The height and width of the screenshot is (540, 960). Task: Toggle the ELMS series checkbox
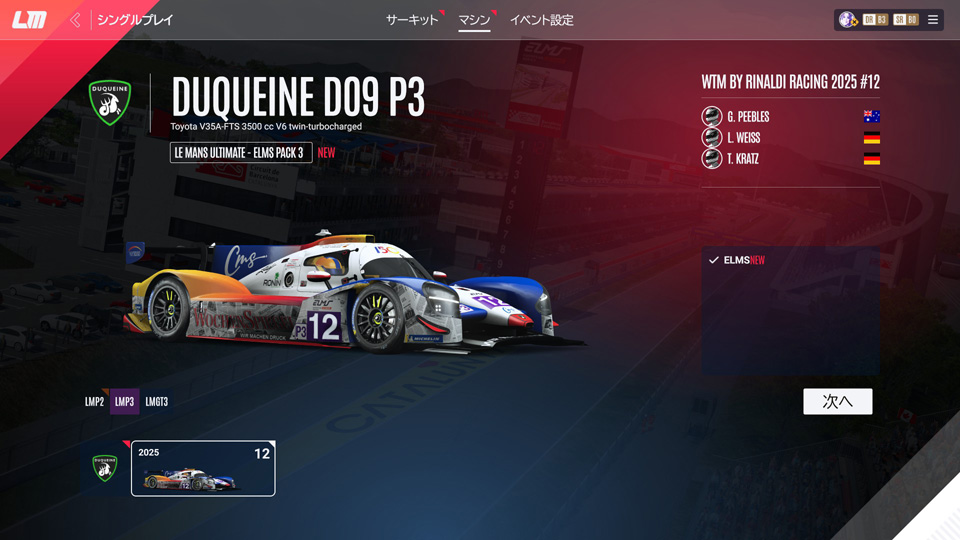(714, 260)
